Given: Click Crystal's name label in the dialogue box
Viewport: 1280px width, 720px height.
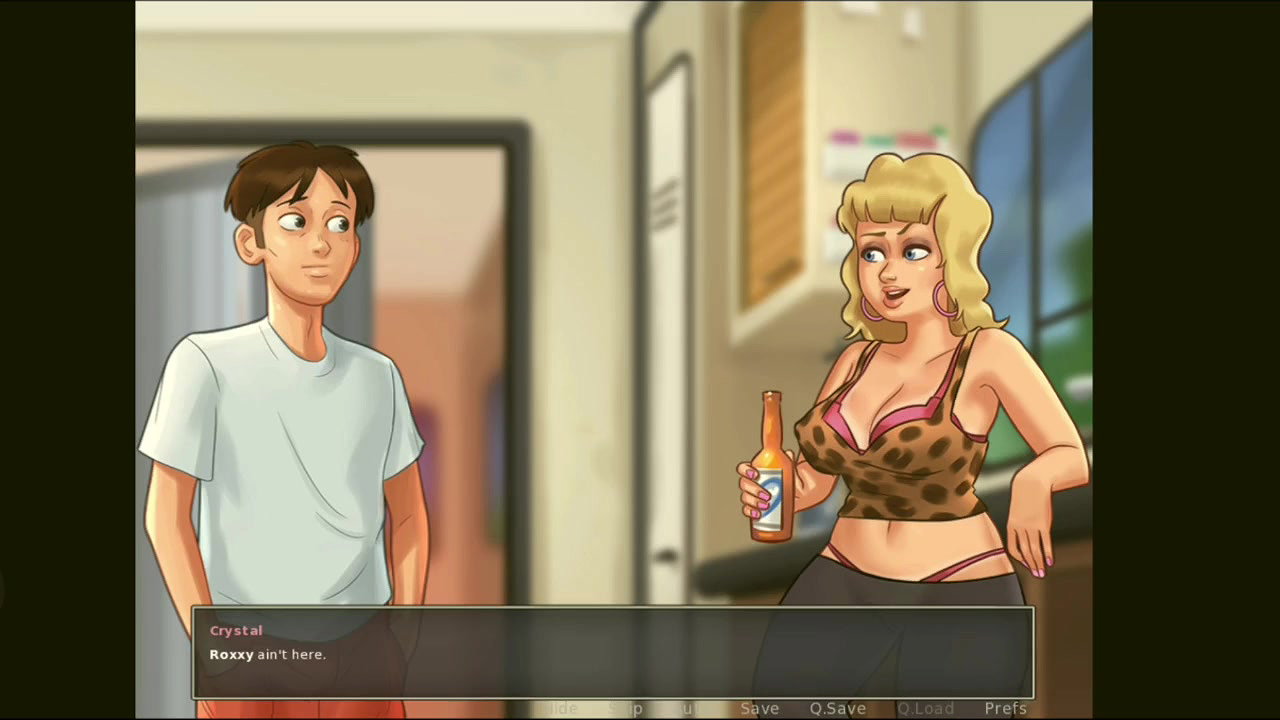Looking at the screenshot, I should click(236, 630).
